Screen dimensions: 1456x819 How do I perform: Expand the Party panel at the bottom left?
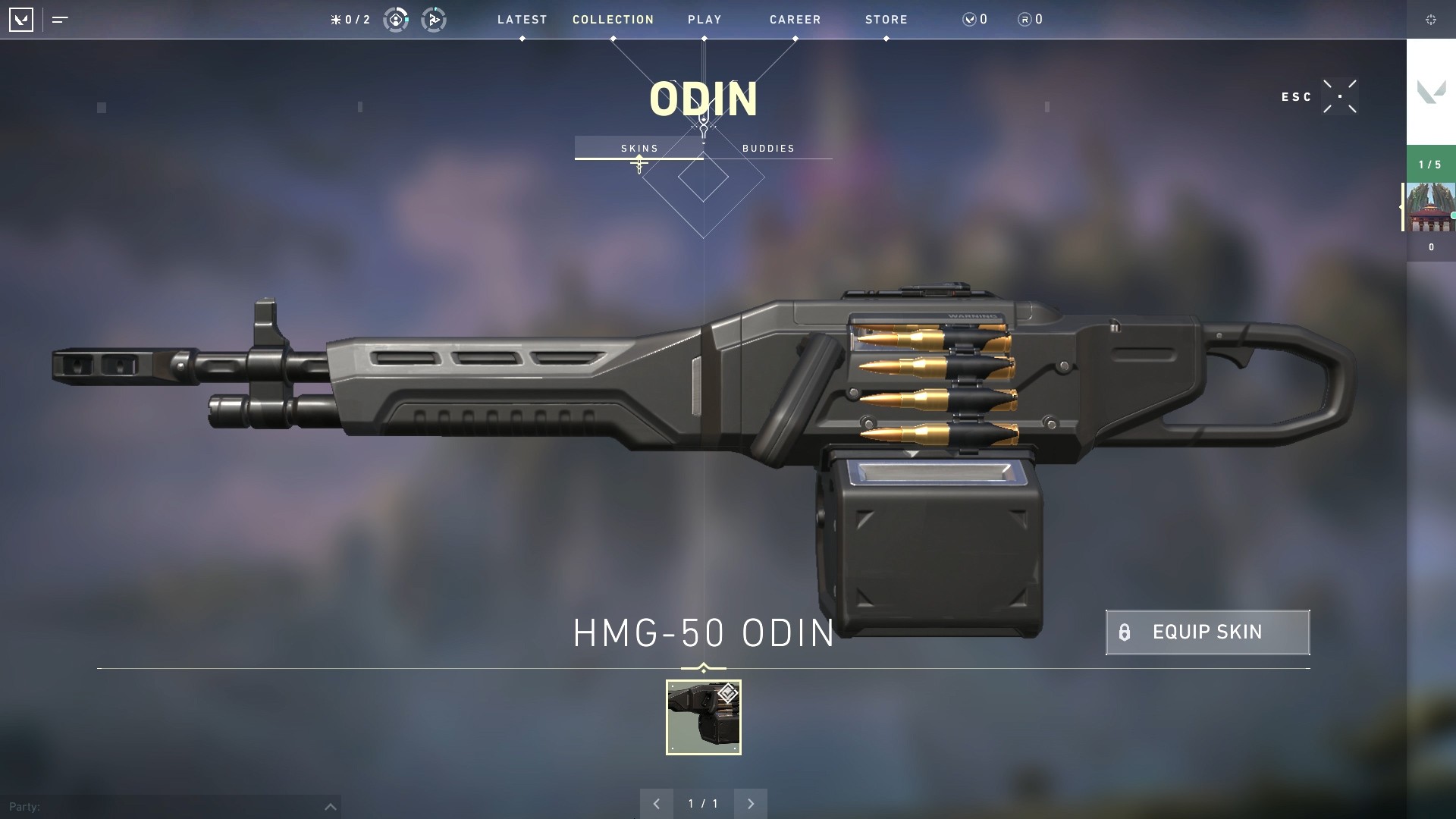[329, 806]
